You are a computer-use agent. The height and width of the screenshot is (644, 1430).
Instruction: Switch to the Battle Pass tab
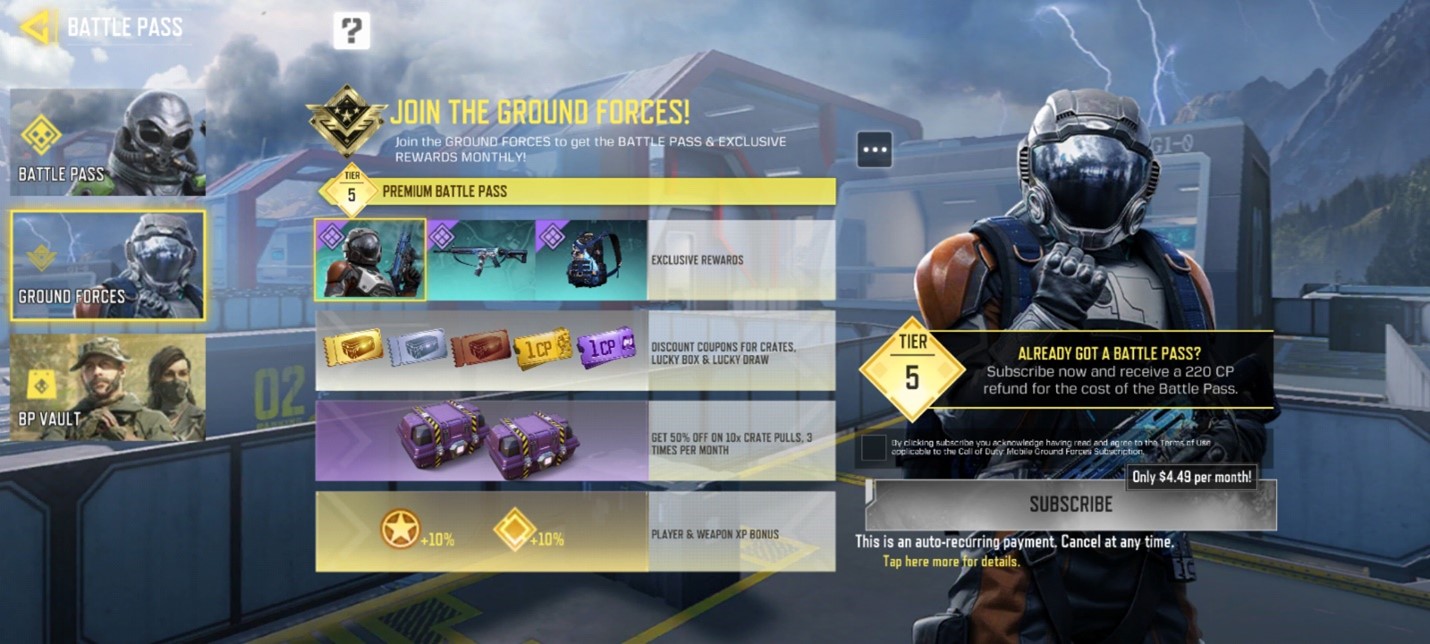tap(108, 142)
